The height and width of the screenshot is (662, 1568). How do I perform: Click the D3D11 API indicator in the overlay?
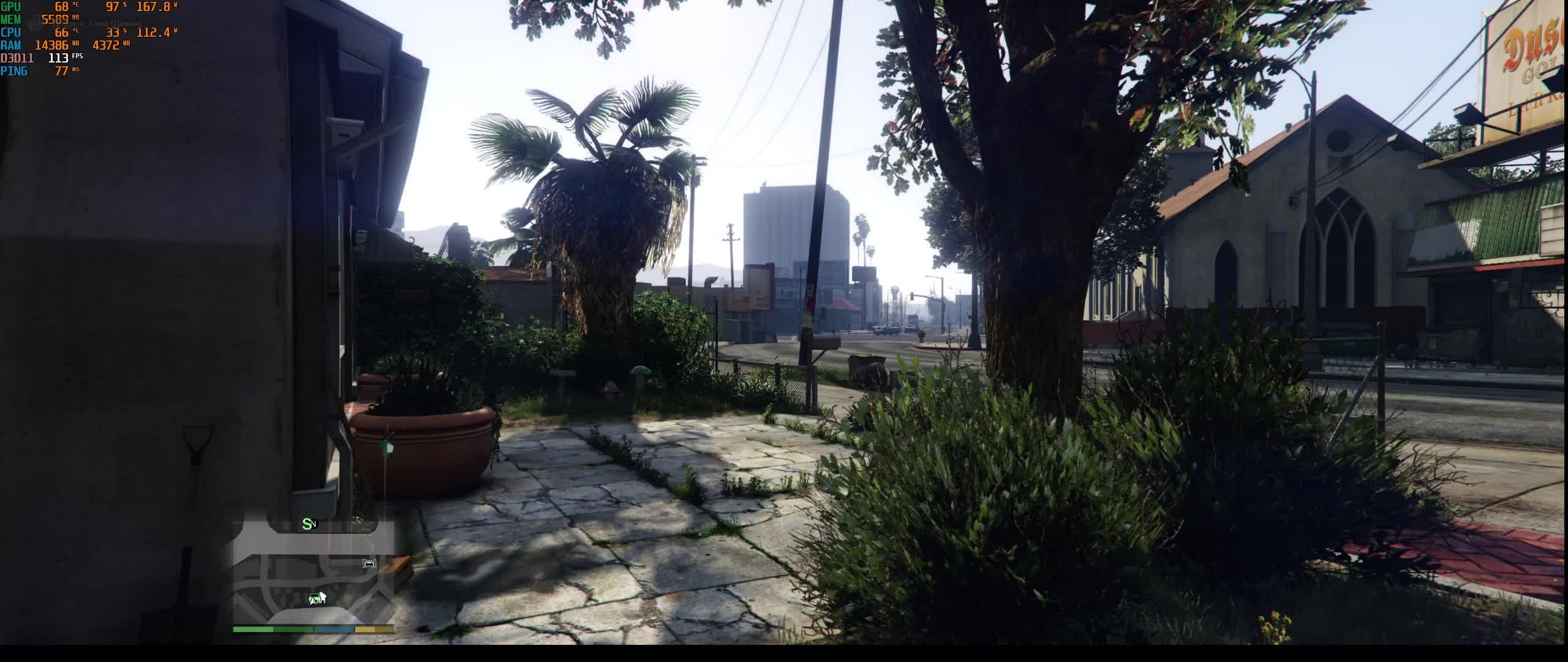pos(18,58)
